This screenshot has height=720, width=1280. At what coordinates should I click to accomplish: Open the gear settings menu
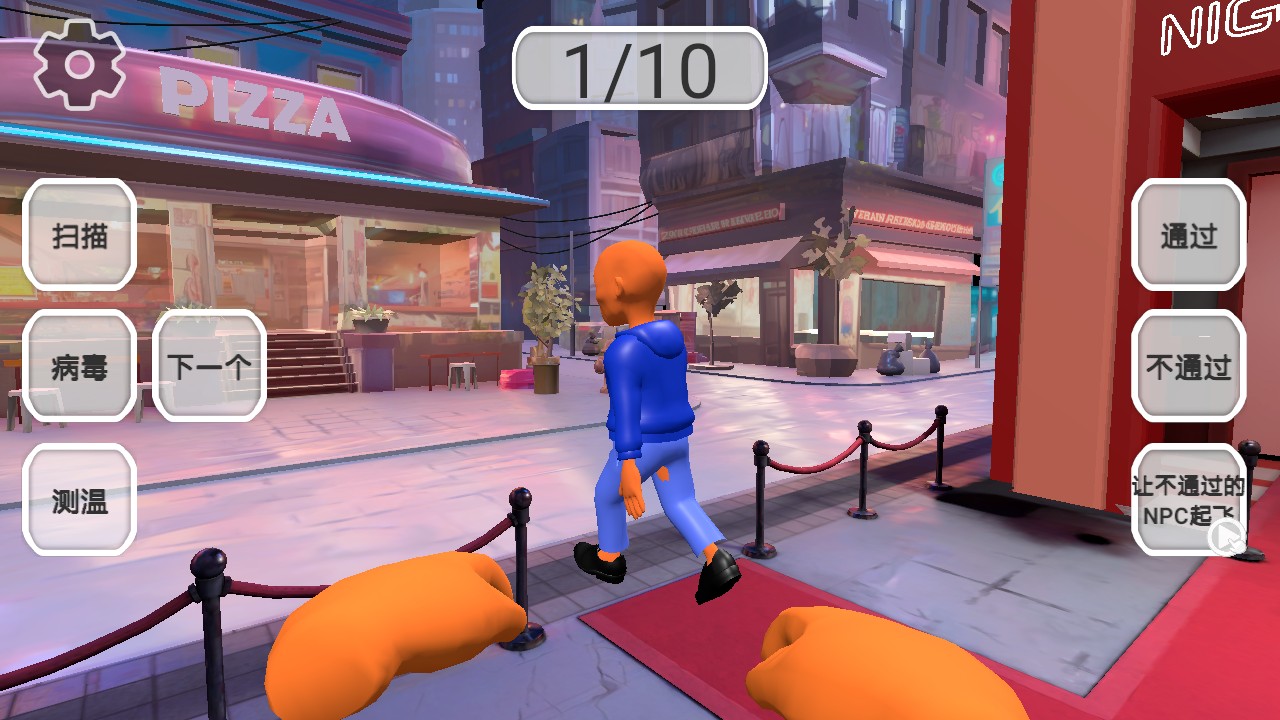(79, 65)
